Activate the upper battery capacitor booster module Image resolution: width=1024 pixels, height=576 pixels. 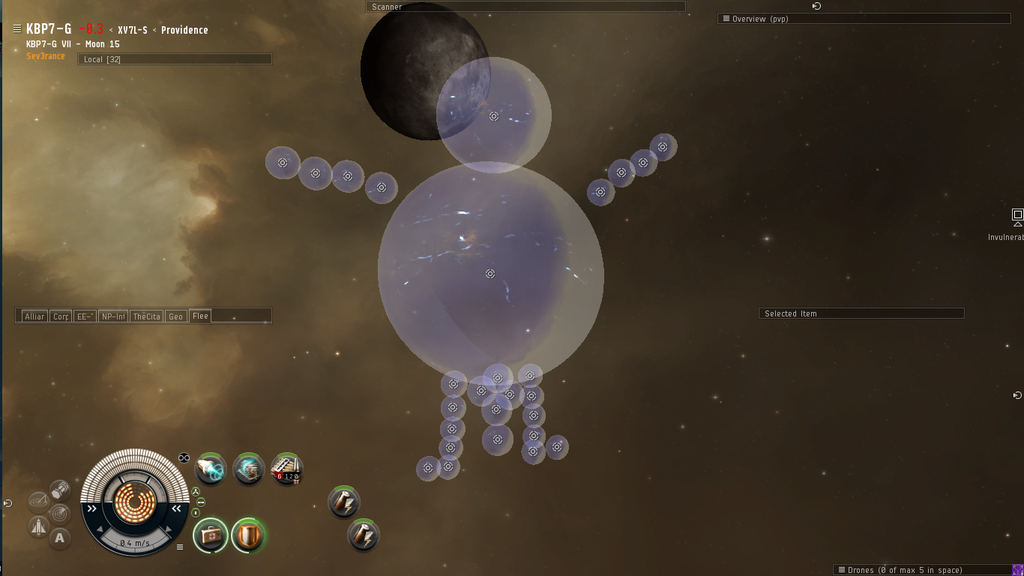tap(343, 502)
